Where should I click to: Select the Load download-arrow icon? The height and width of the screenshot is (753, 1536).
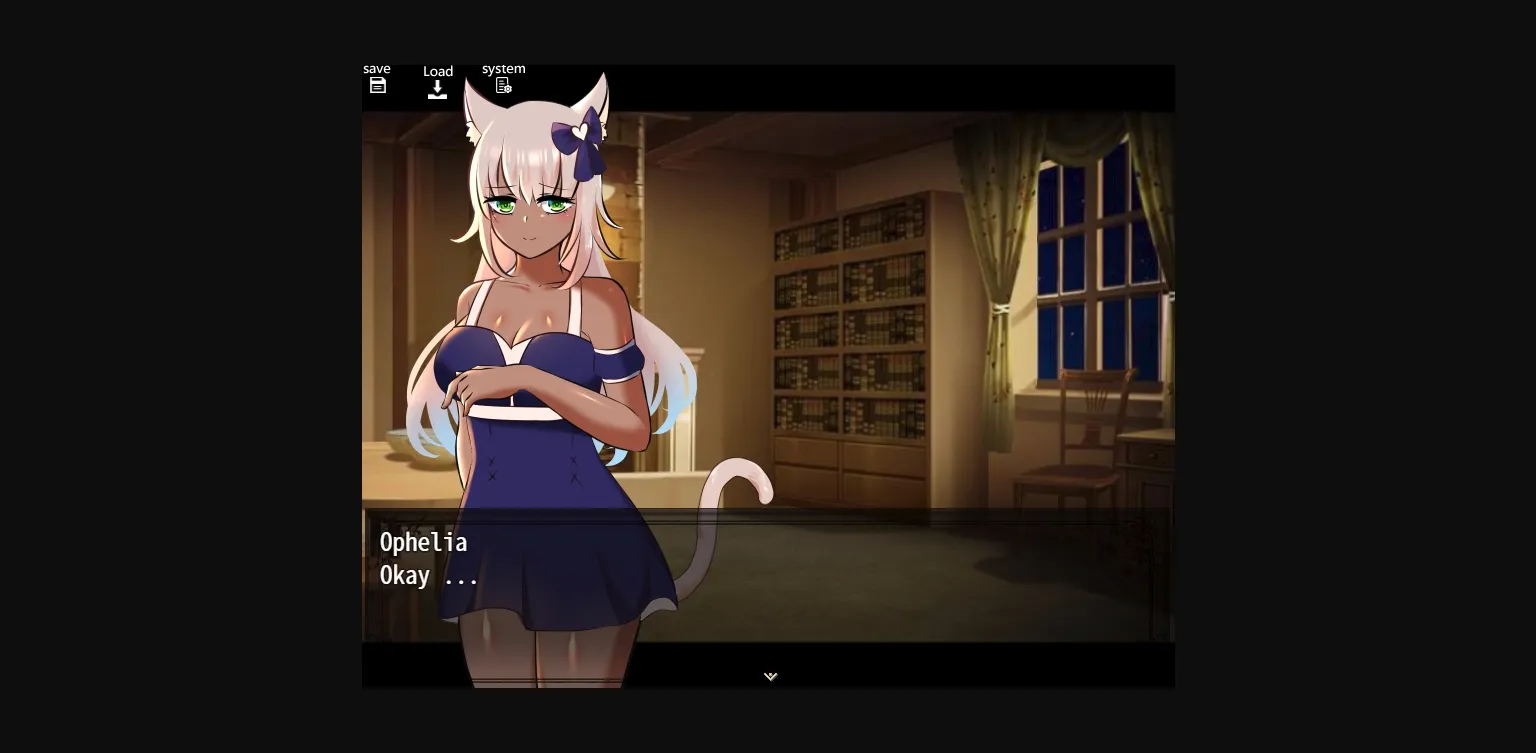(438, 89)
